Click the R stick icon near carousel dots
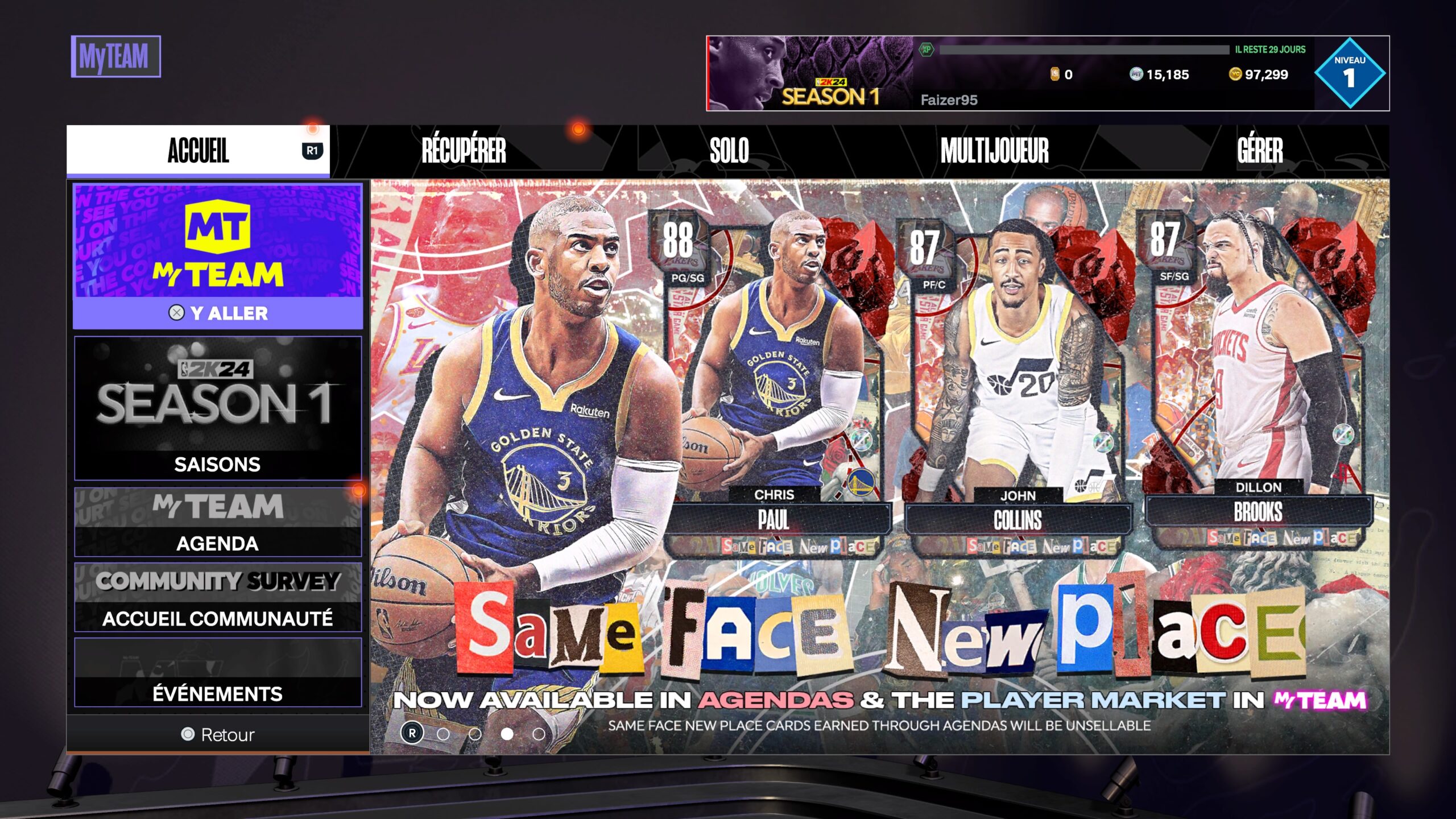Screen dimensions: 1456x819 (x=412, y=734)
